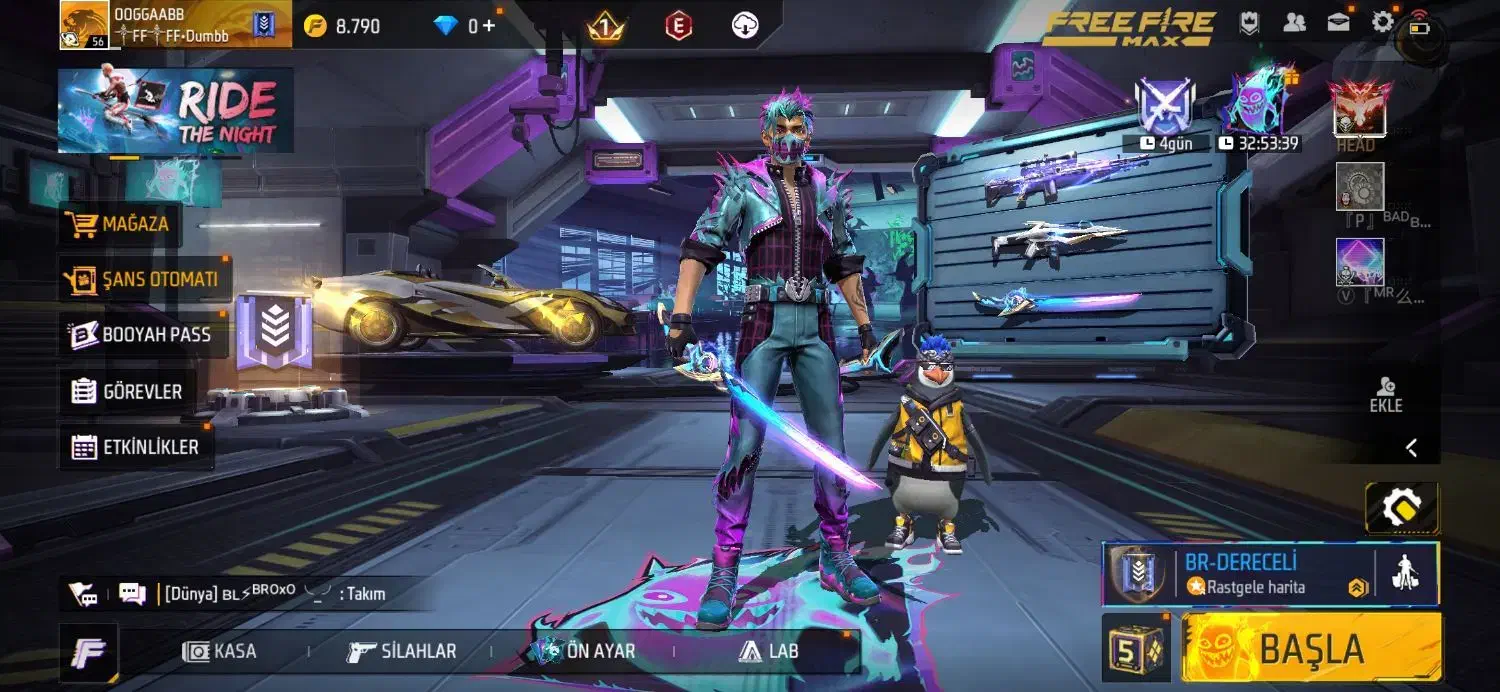This screenshot has height=692, width=1500.
Task: Add diamonds with the plus button
Action: pyautogui.click(x=489, y=25)
